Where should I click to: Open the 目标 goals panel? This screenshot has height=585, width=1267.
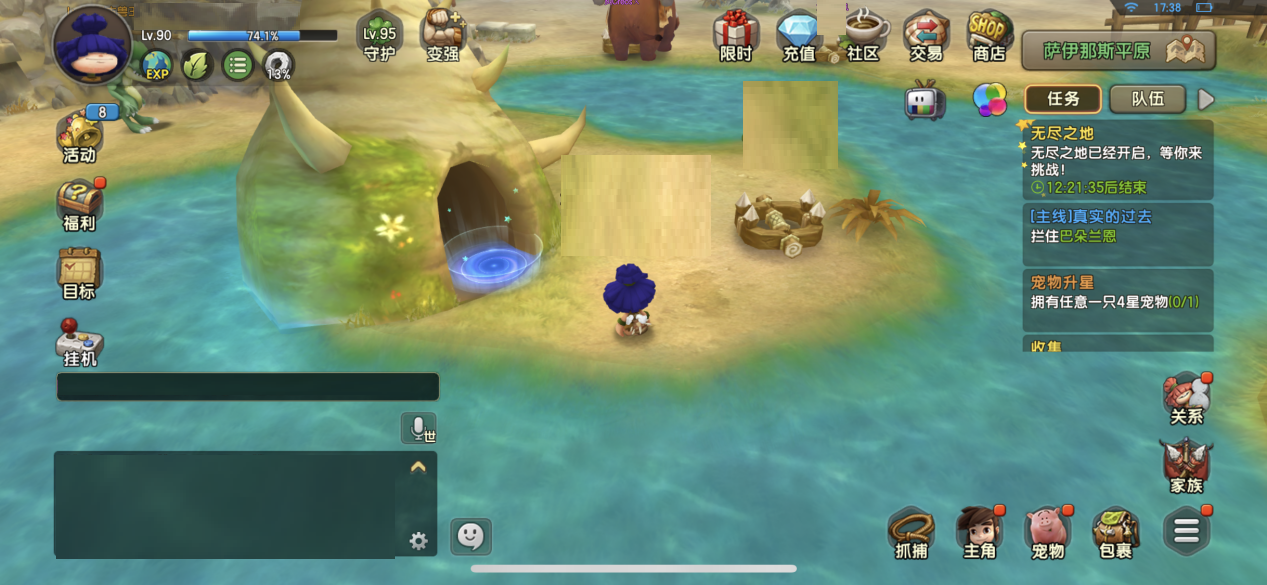(x=79, y=273)
